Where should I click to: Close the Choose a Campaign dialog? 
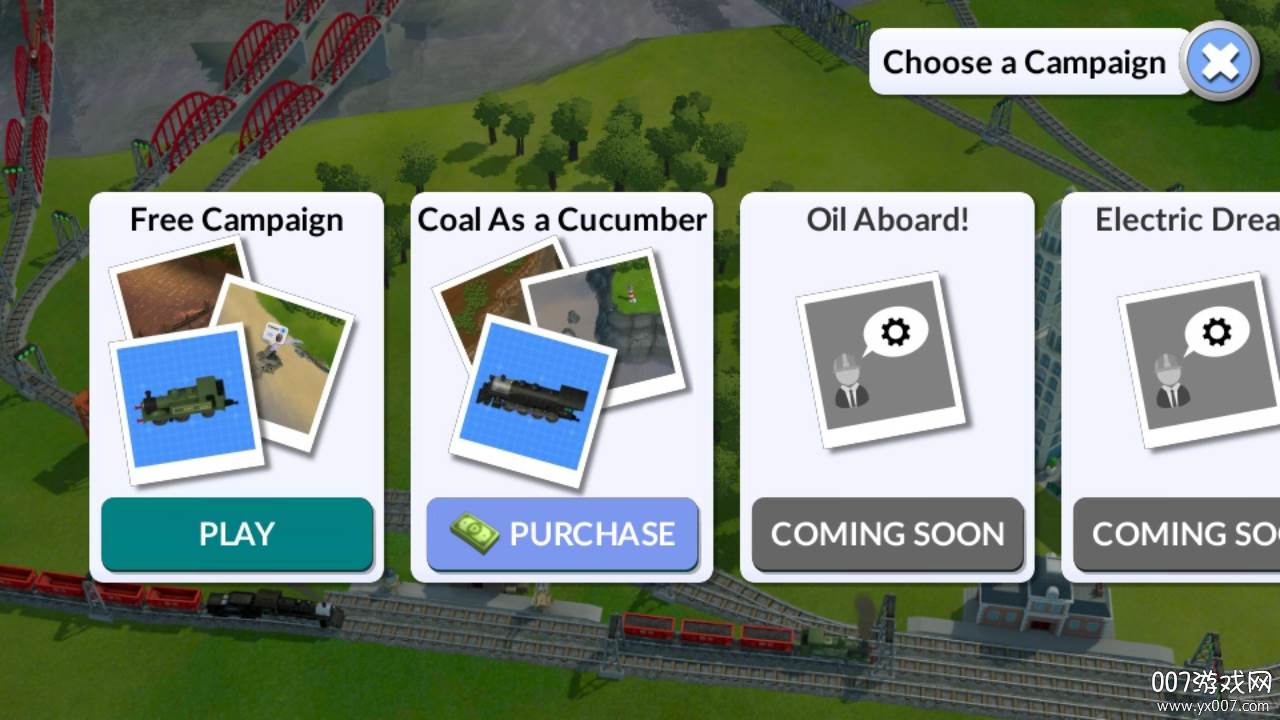click(1220, 62)
